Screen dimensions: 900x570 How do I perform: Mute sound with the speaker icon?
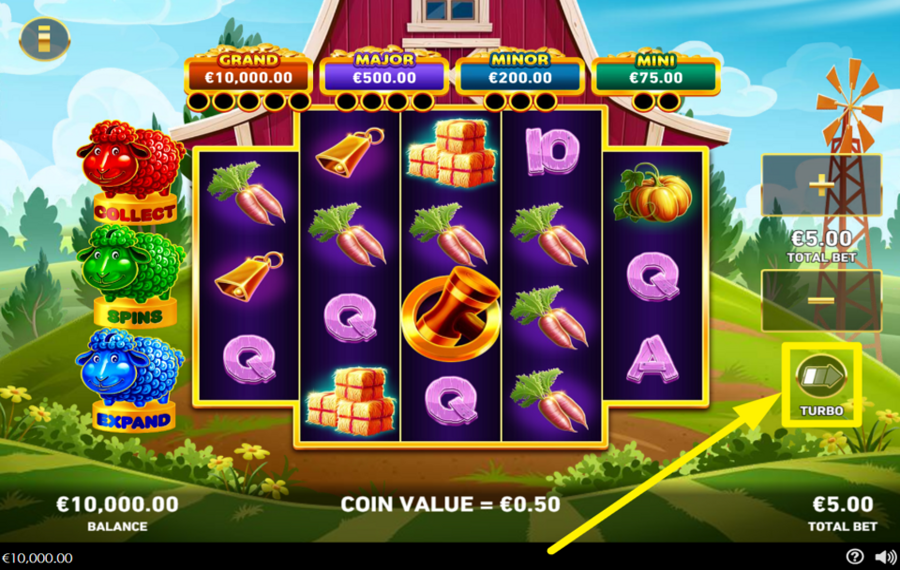click(885, 557)
